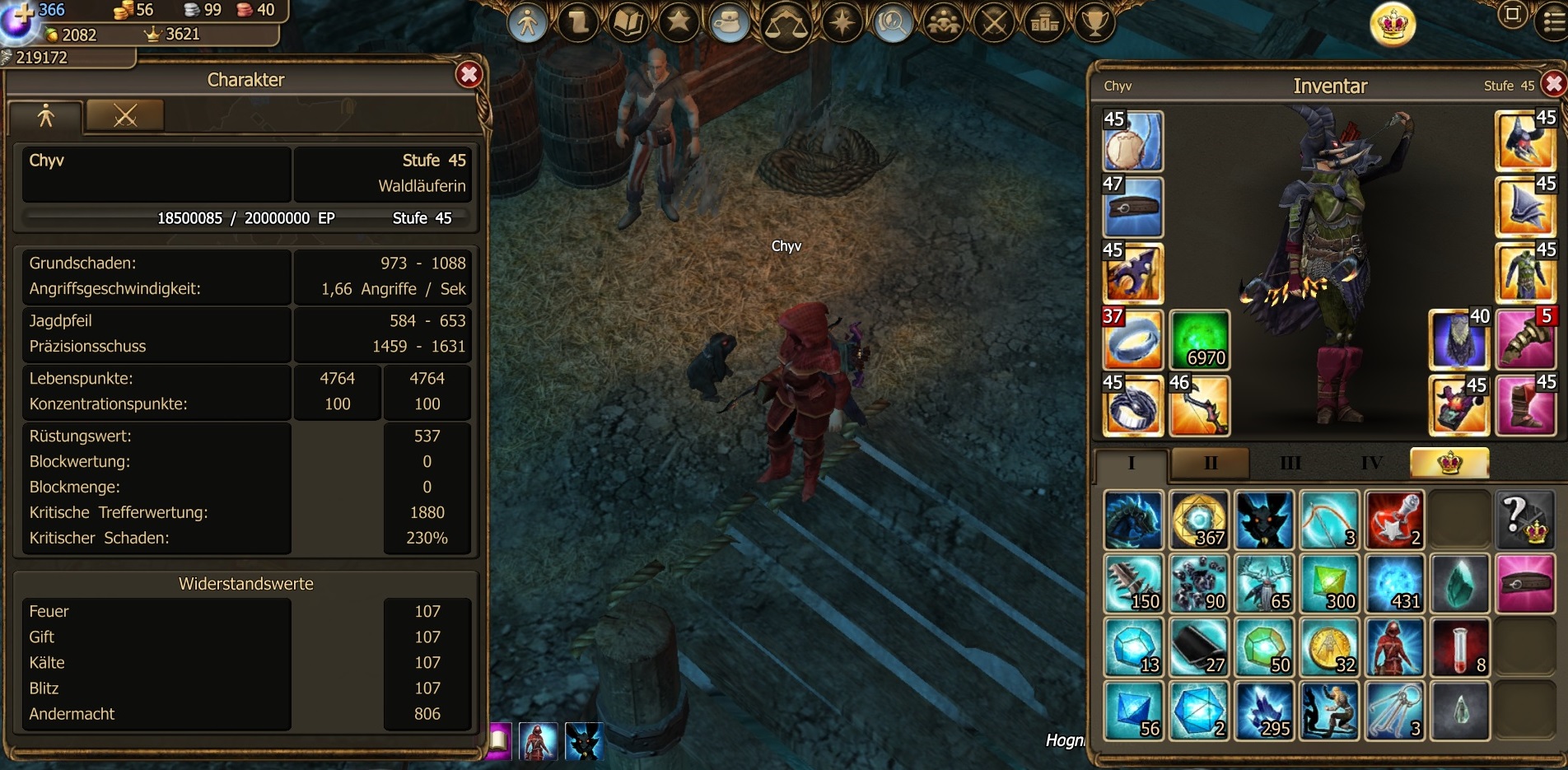Viewport: 1568px width, 770px height.
Task: Open inventory bag tab II
Action: click(x=1210, y=463)
